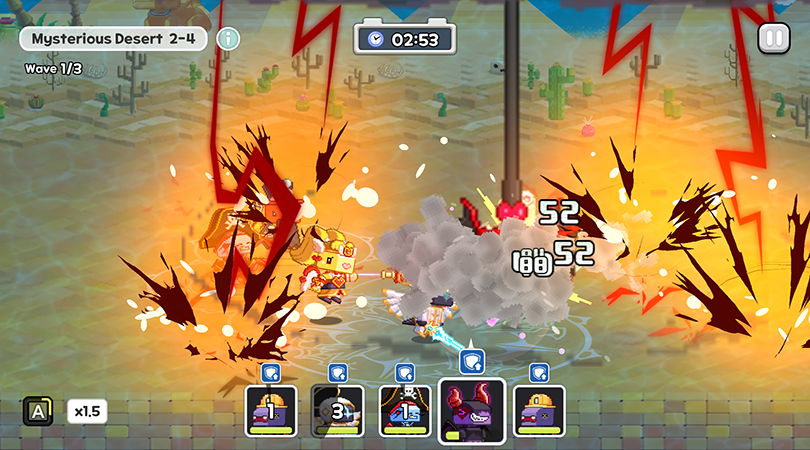Toggle the auto battle A button

point(38,411)
